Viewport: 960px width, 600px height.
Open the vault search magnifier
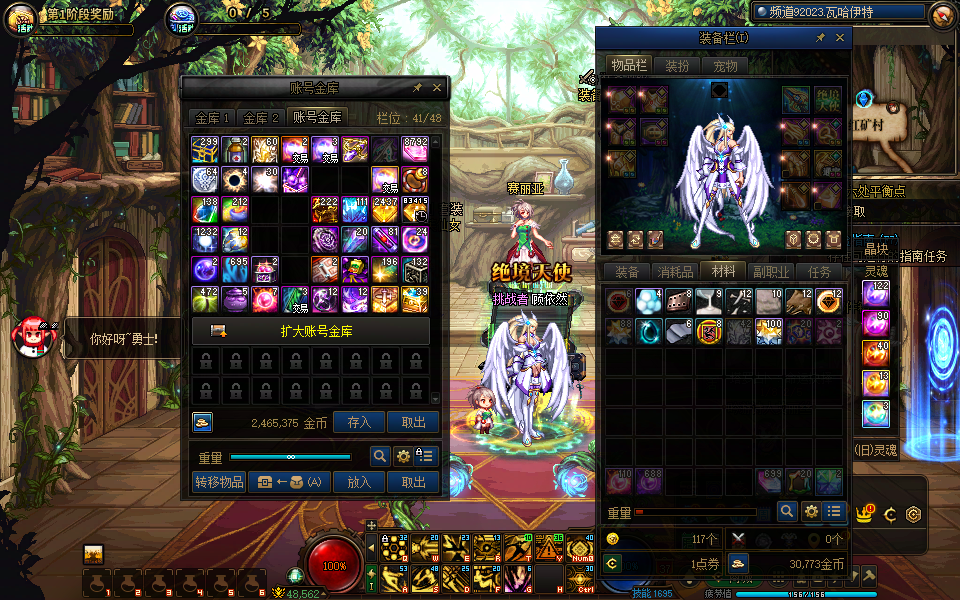pyautogui.click(x=380, y=456)
